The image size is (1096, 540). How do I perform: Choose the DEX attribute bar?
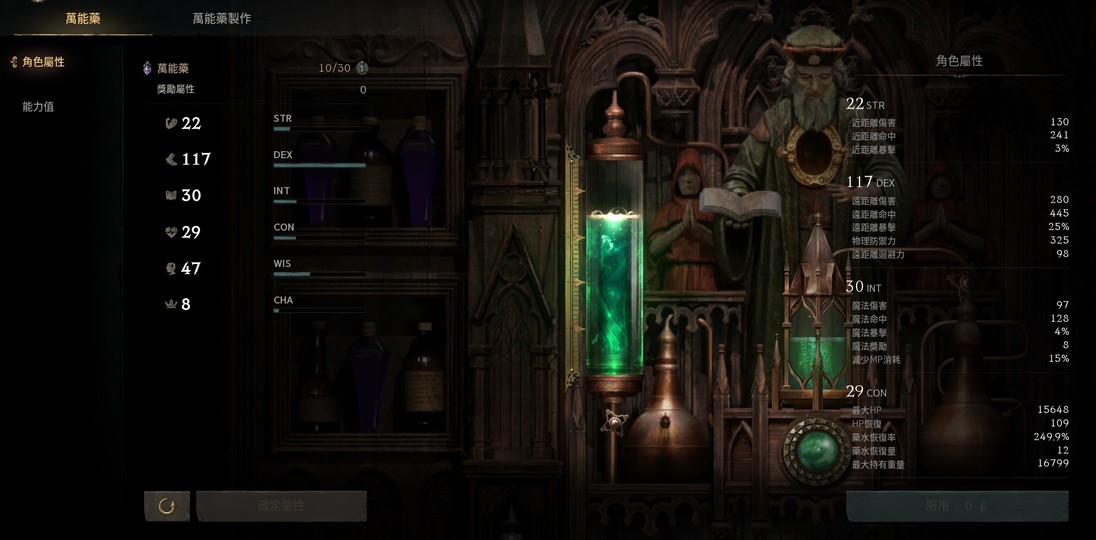point(319,165)
